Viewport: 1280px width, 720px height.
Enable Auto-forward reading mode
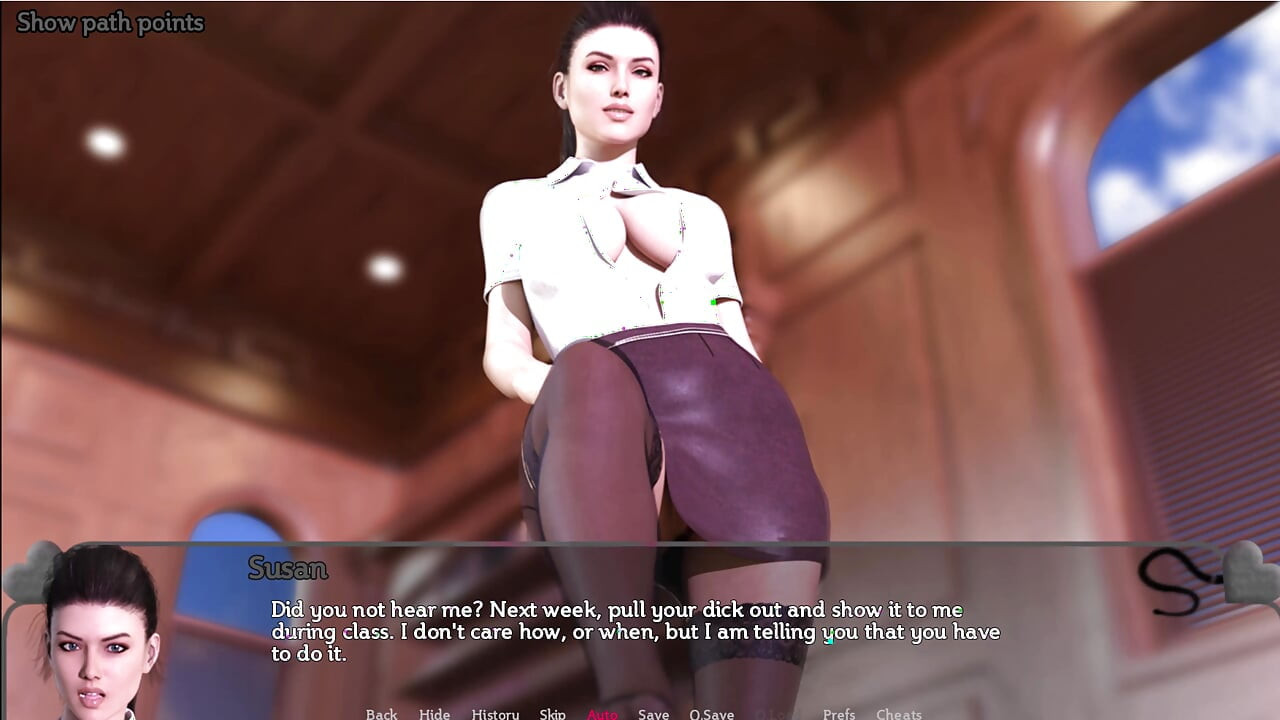click(x=603, y=714)
